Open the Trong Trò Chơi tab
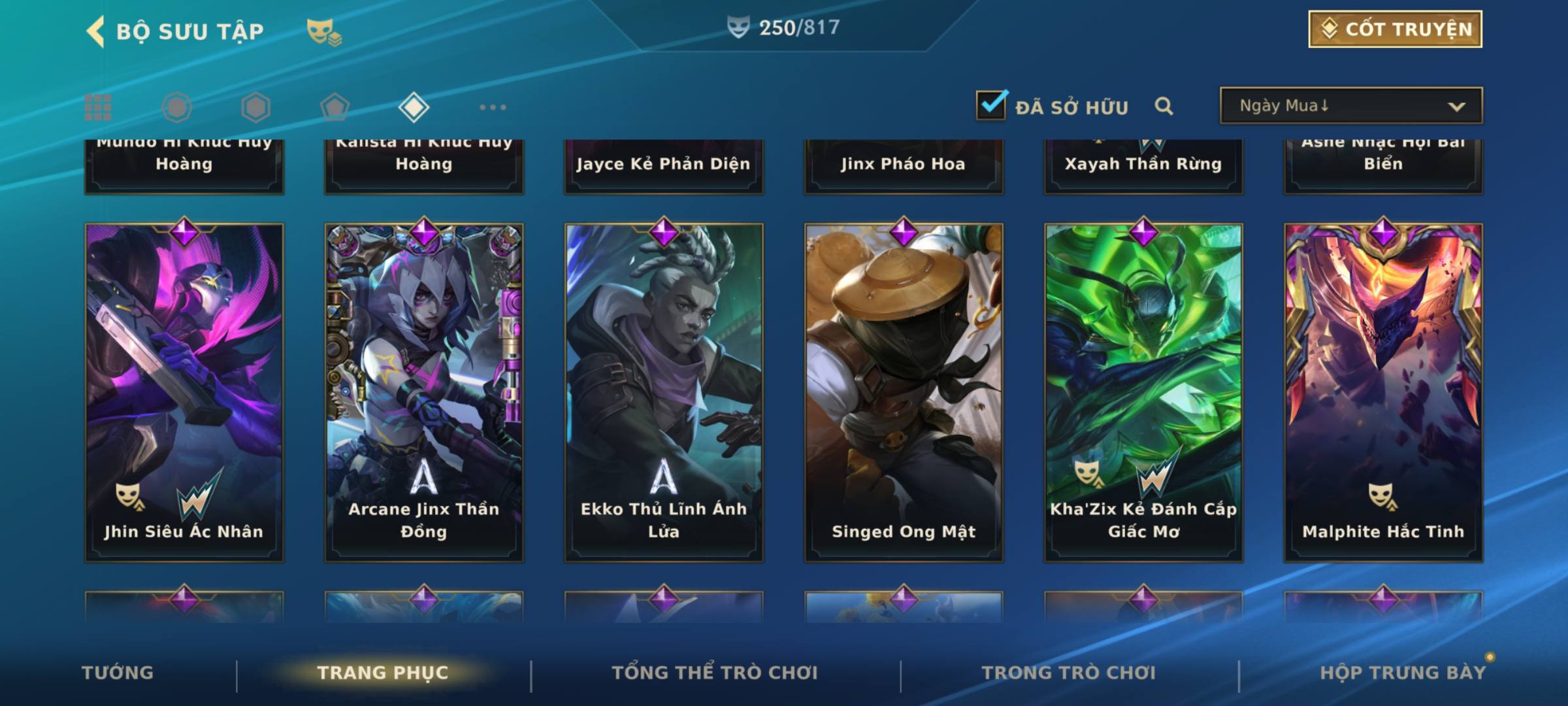This screenshot has width=1568, height=706. pyautogui.click(x=1069, y=673)
